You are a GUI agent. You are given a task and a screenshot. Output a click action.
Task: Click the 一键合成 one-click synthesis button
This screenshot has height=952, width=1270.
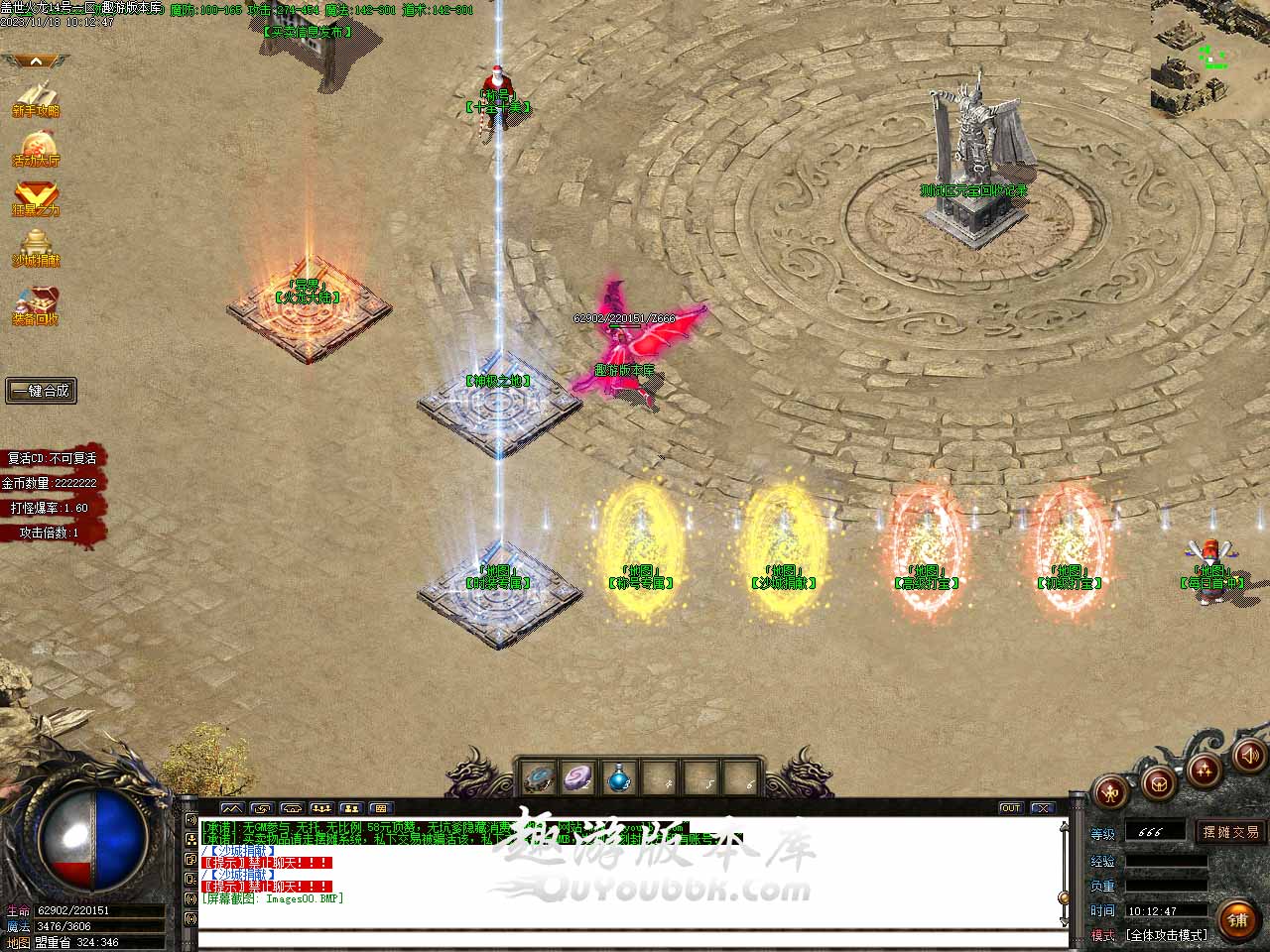[x=41, y=391]
